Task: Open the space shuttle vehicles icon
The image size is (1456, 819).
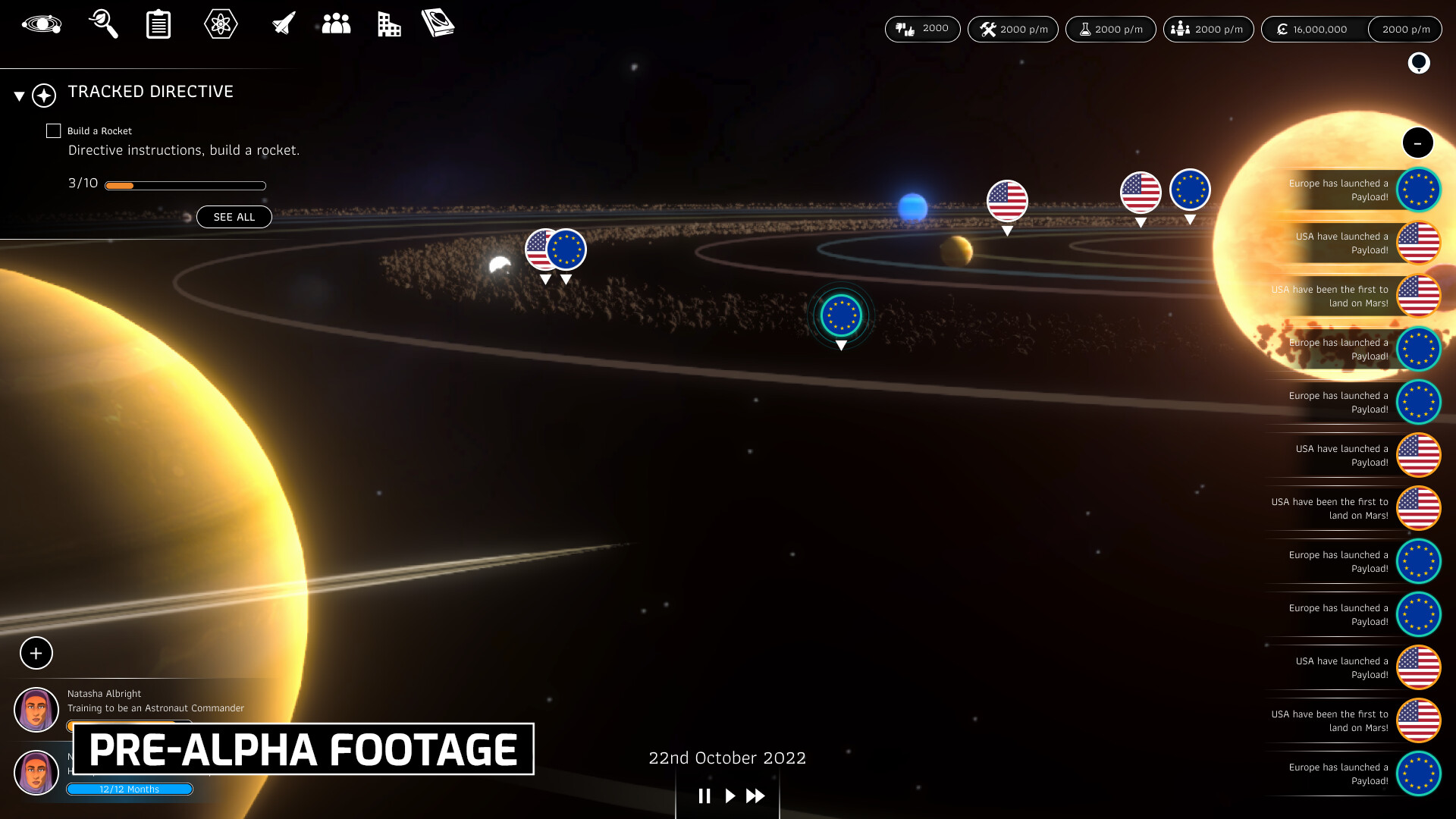Action: (284, 24)
